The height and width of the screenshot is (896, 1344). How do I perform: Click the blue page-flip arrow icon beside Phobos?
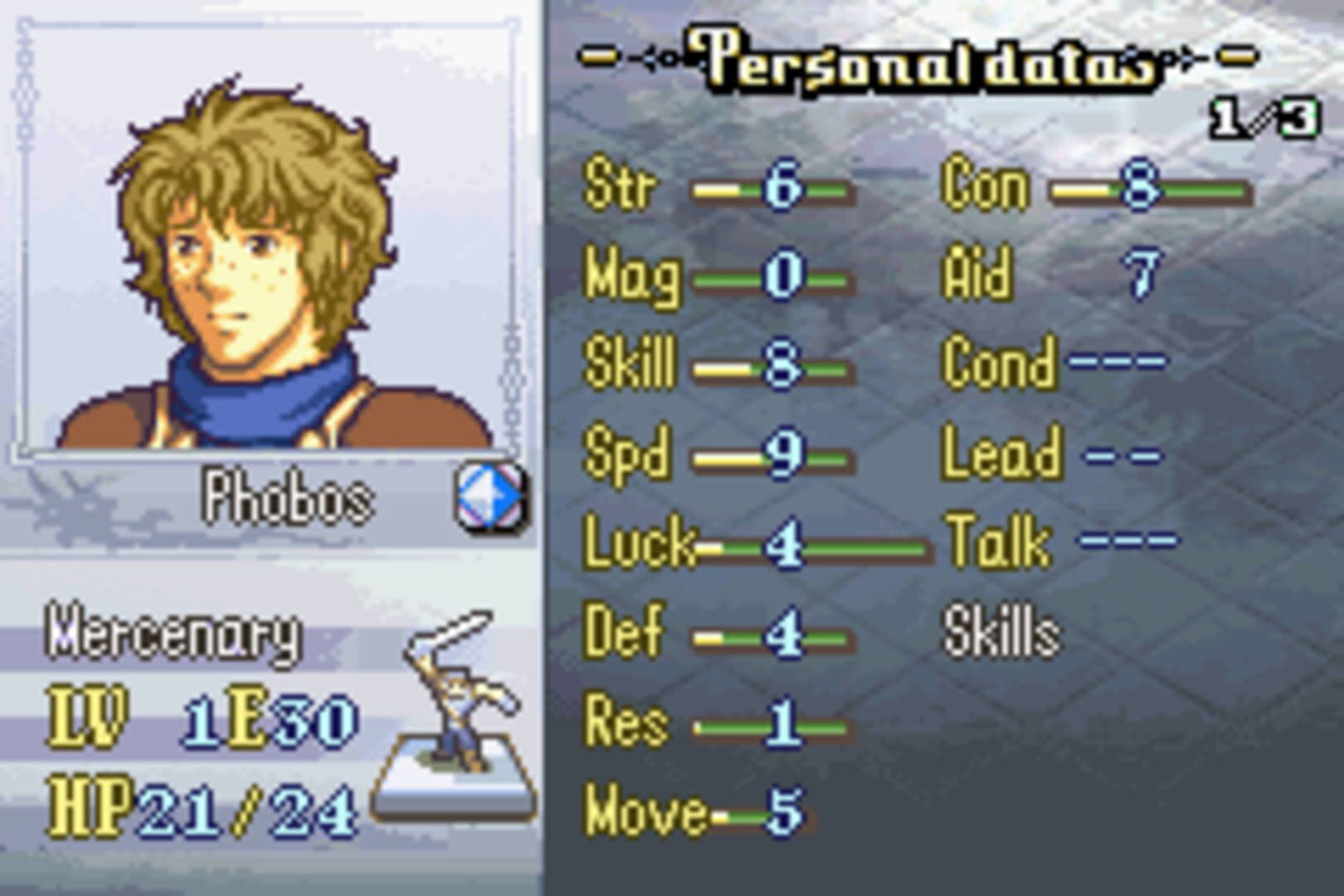pyautogui.click(x=491, y=494)
